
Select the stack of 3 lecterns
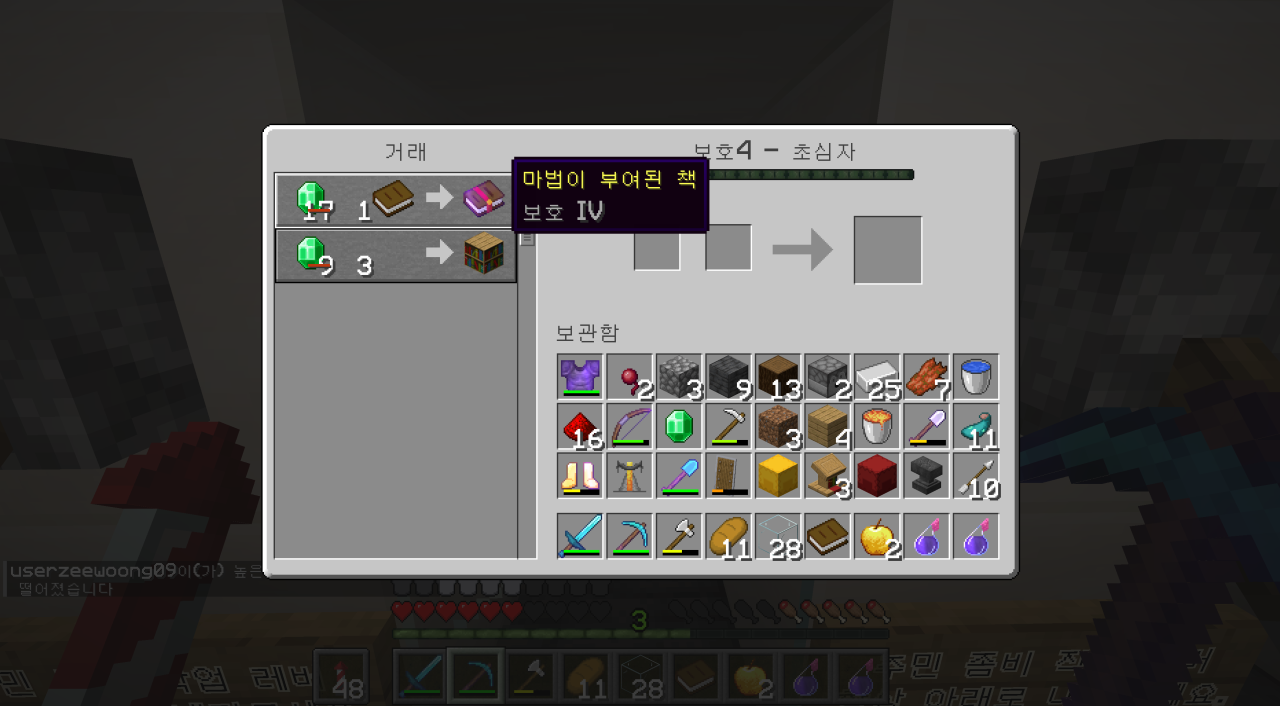point(827,475)
